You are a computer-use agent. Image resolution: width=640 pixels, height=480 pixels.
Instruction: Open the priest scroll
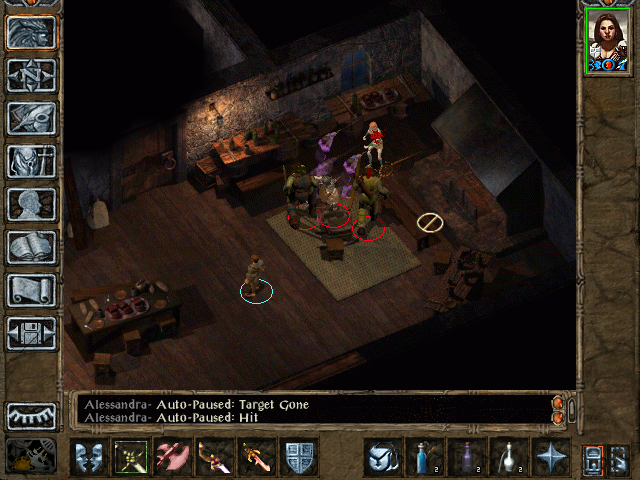(x=31, y=290)
